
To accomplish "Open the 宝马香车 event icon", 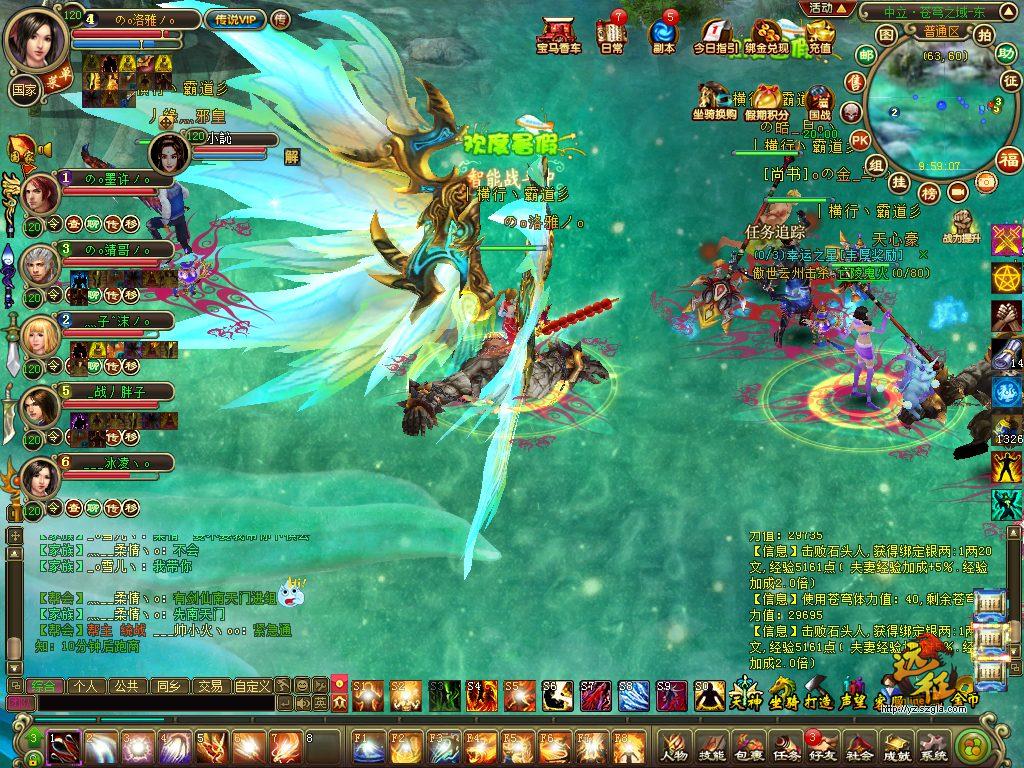I will click(x=558, y=34).
